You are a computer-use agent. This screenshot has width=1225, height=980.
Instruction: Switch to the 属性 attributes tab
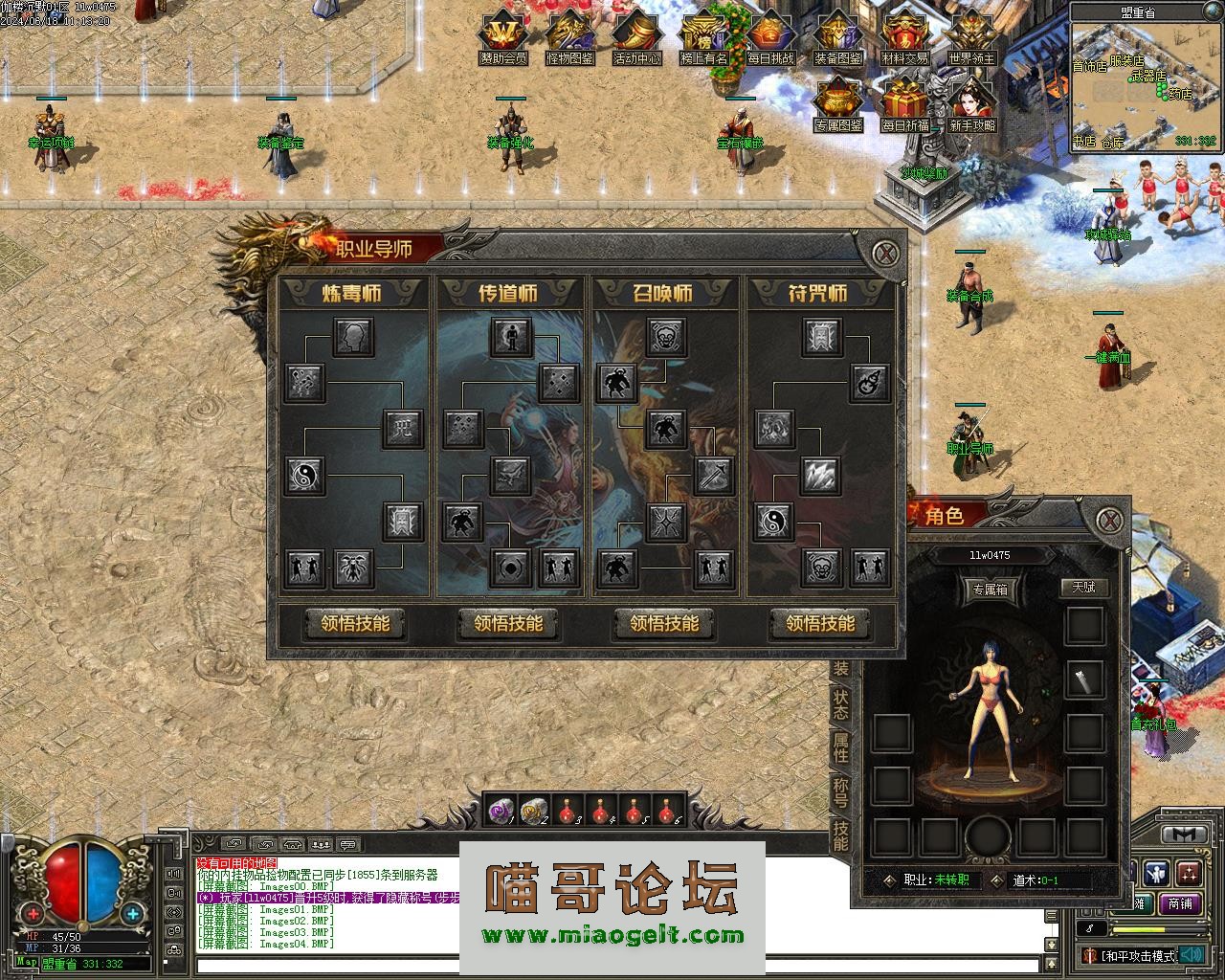(x=840, y=747)
